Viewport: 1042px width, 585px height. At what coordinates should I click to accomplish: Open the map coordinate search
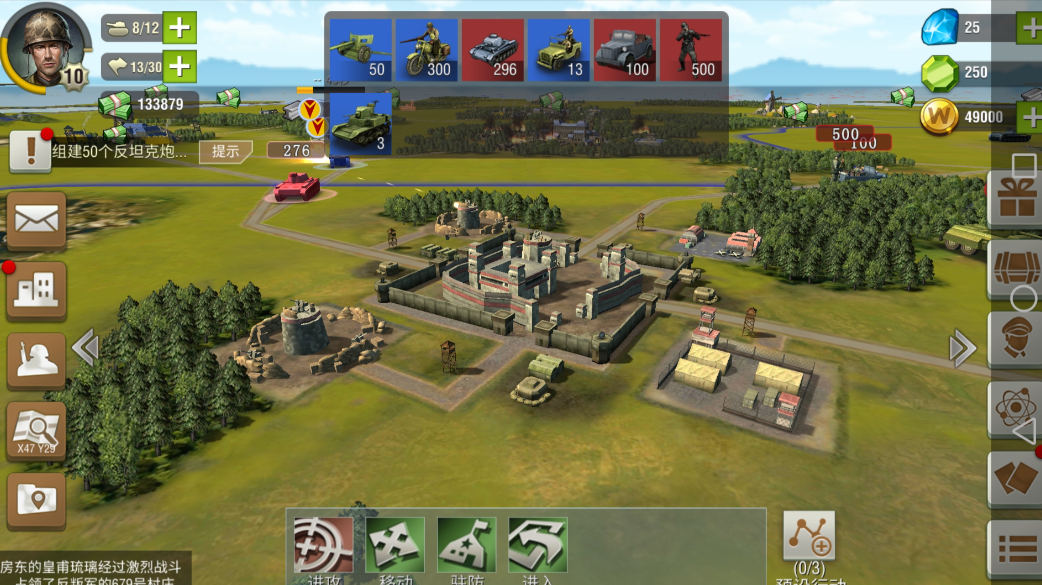[37, 431]
